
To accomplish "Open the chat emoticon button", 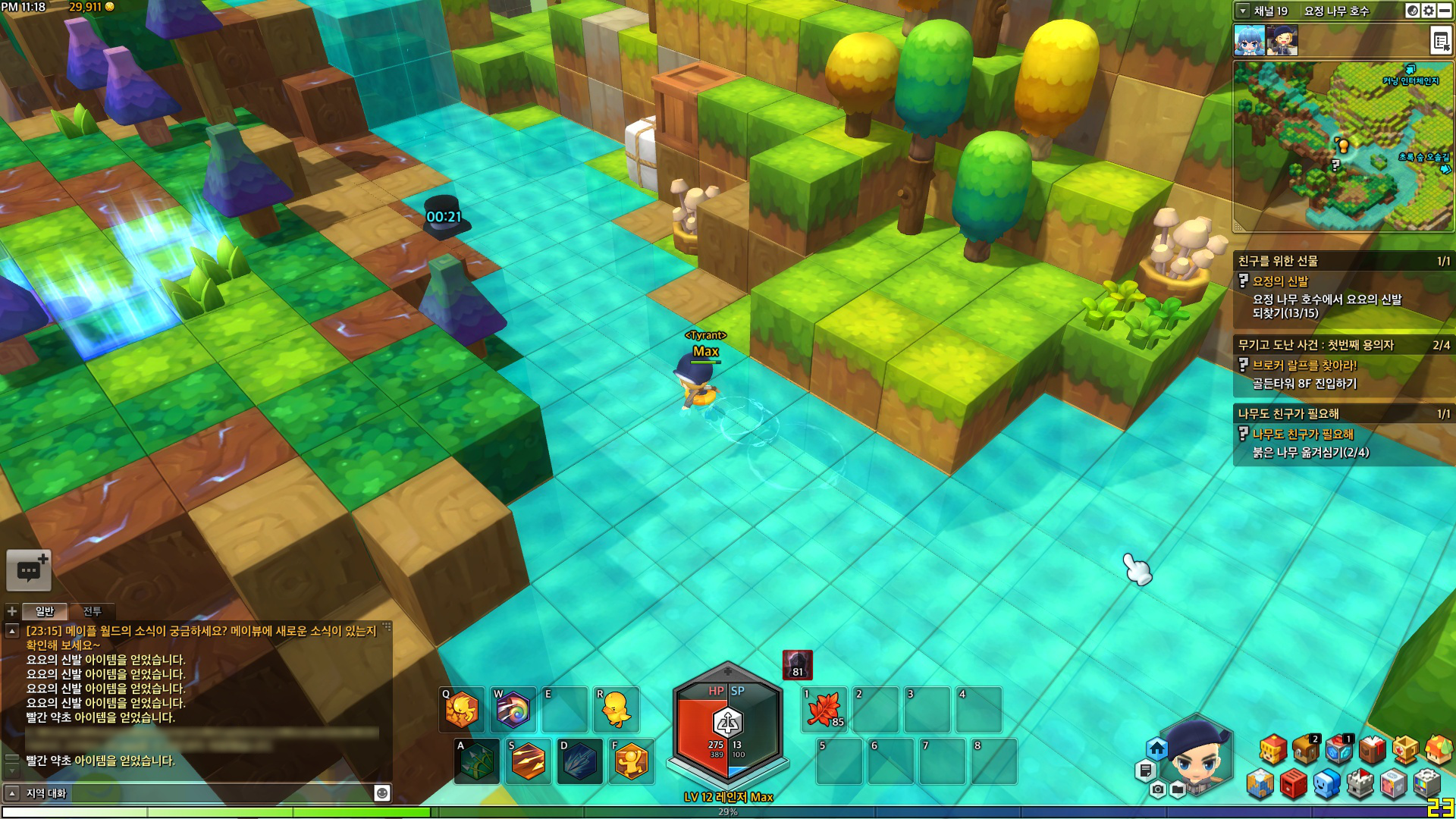I will [x=382, y=793].
